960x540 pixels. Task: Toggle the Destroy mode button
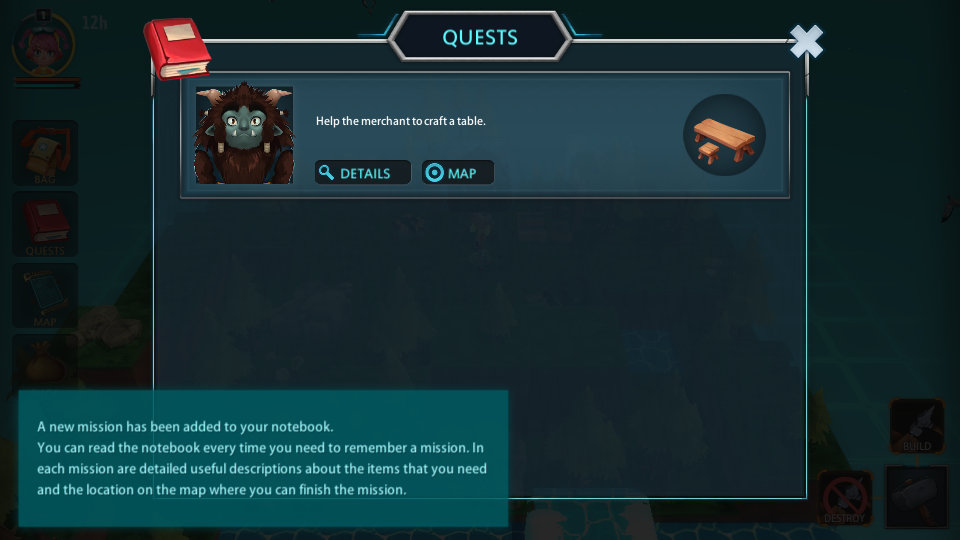click(845, 497)
